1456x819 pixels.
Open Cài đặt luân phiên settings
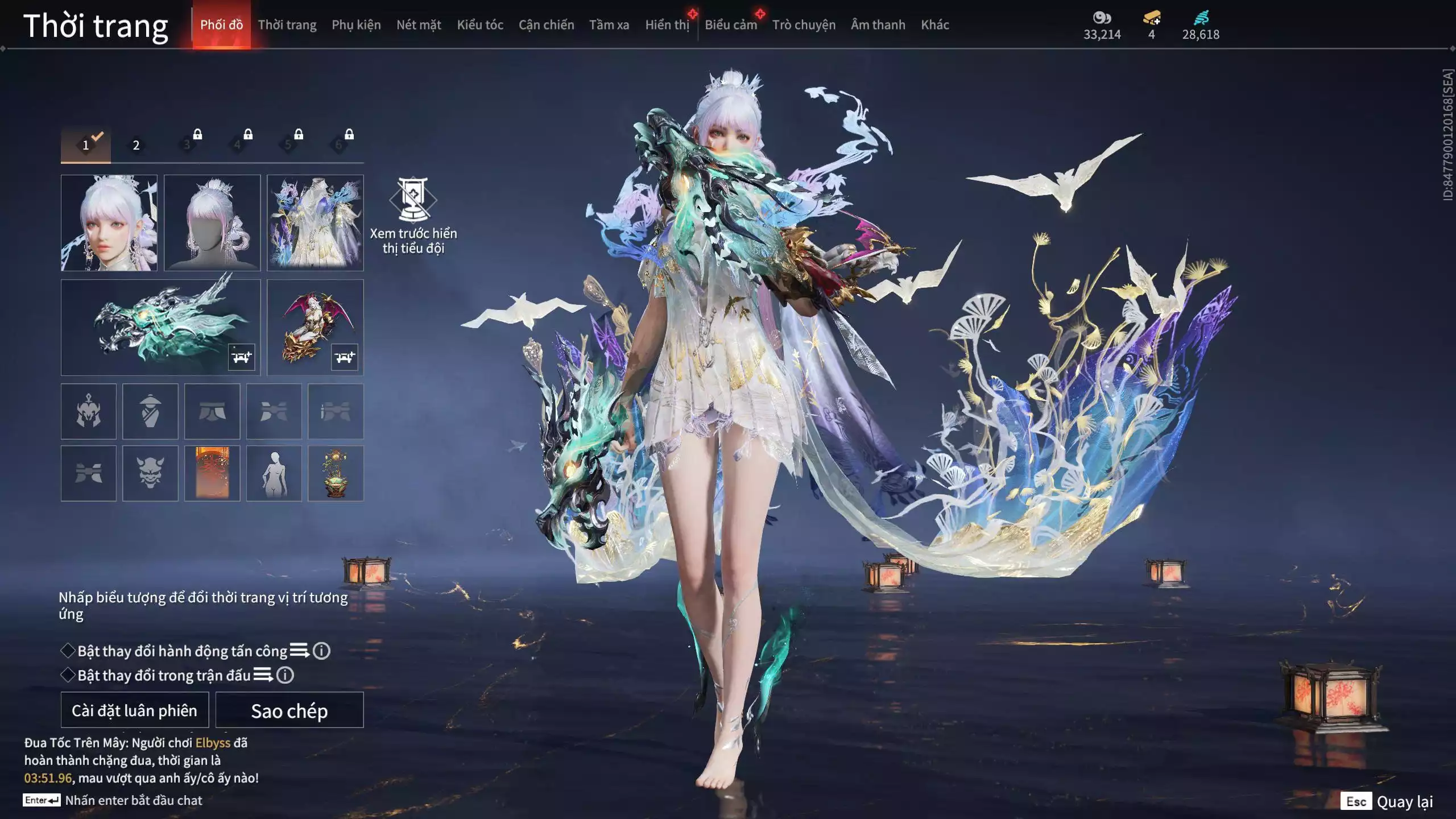click(135, 710)
